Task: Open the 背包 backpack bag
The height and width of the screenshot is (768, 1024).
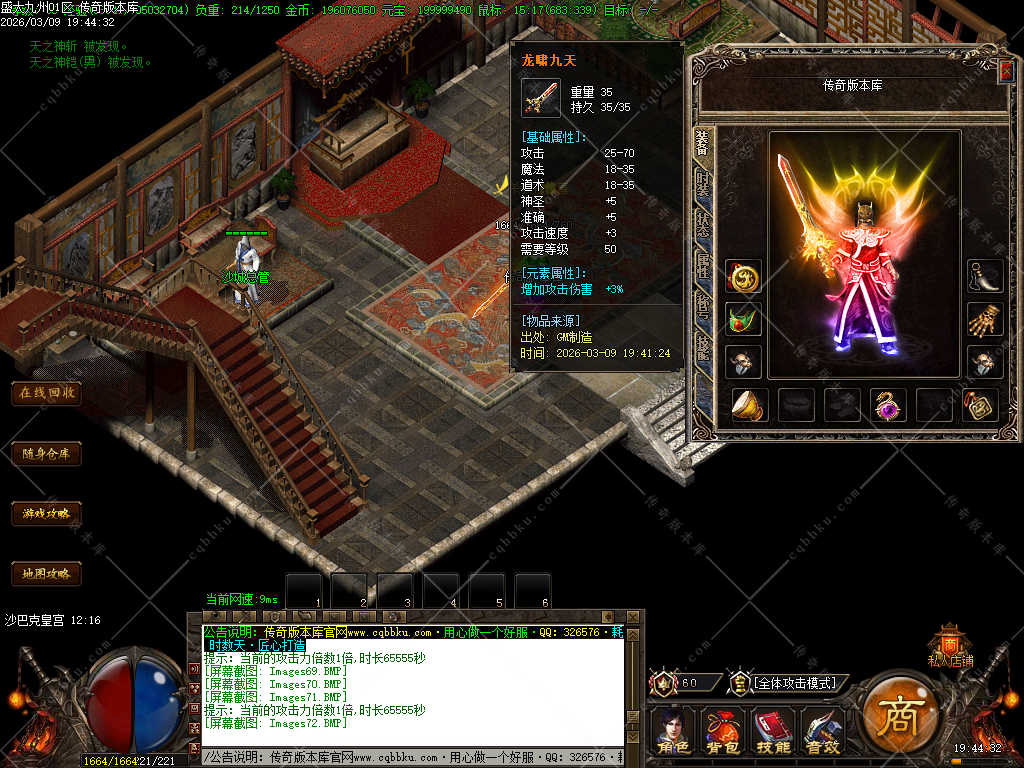Action: tap(722, 731)
